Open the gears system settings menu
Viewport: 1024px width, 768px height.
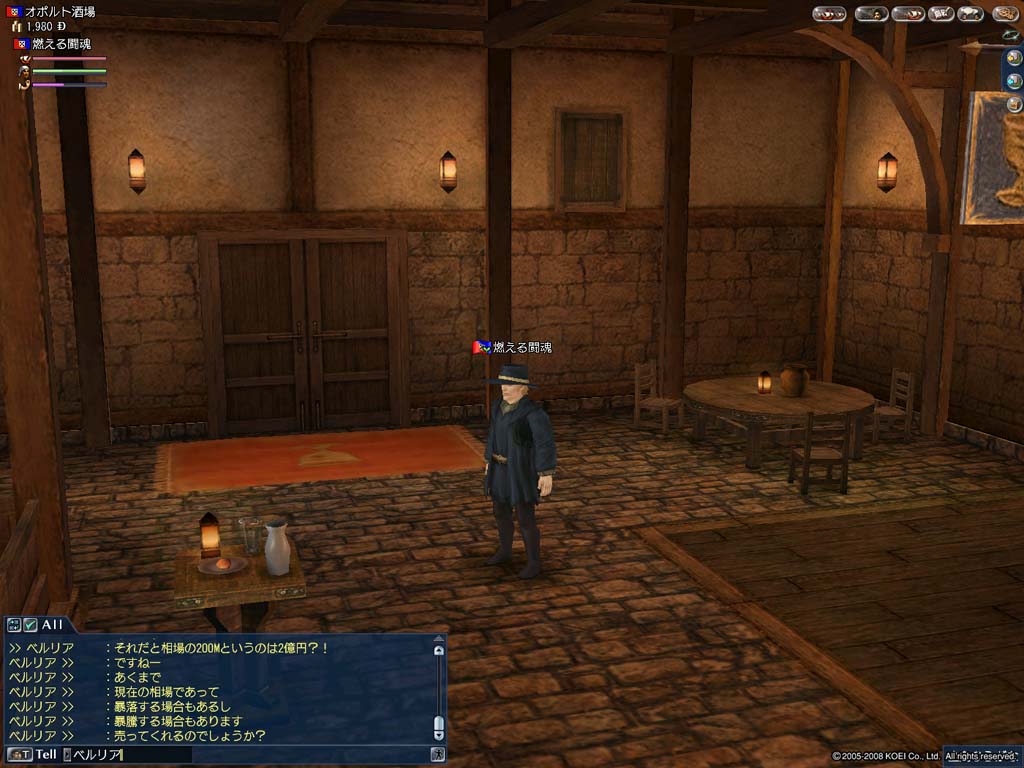click(x=1004, y=14)
